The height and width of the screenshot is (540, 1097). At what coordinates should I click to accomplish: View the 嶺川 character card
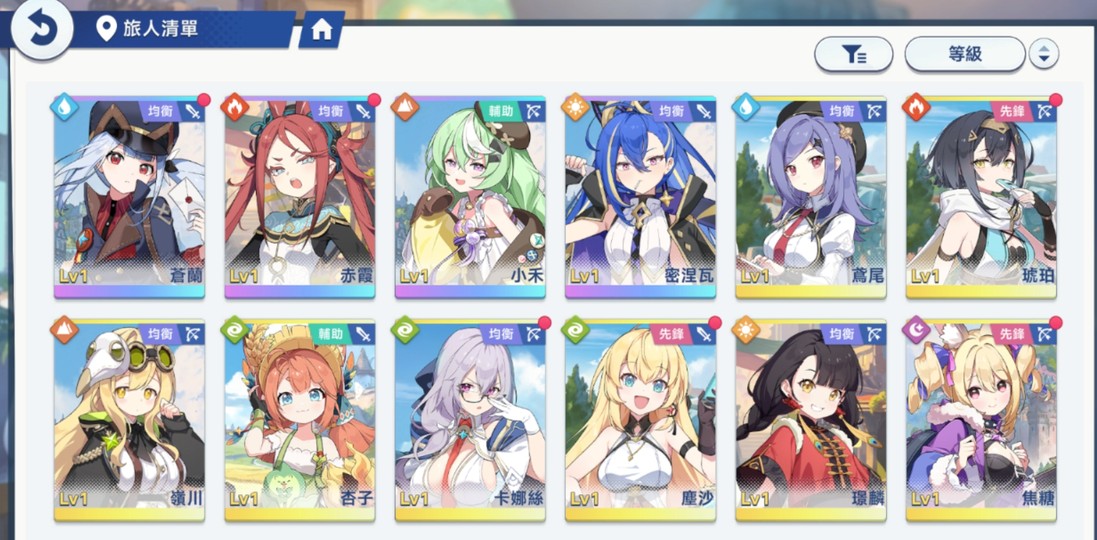click(129, 420)
